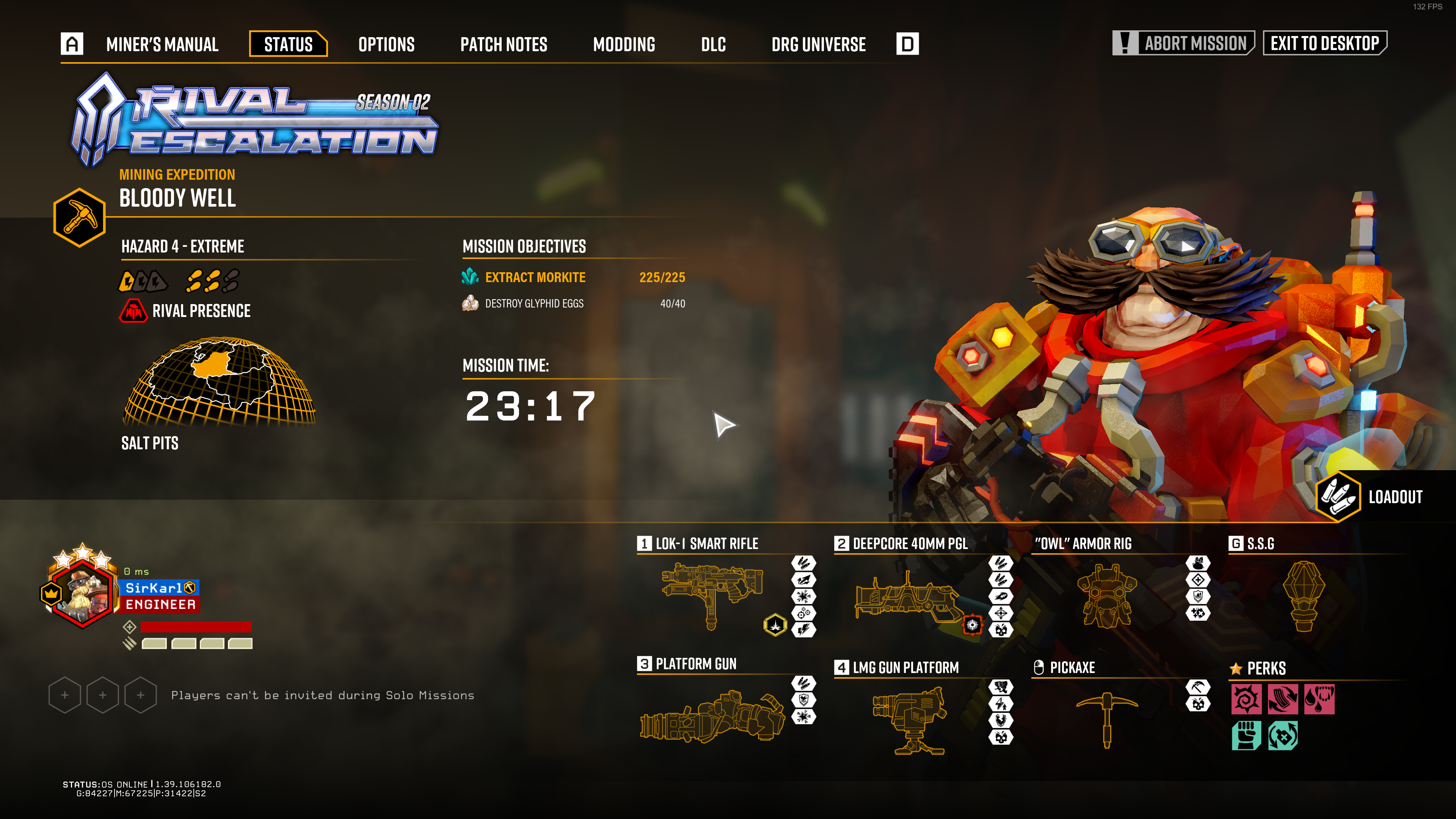Open the Miner's Manual tab
Screen dimensions: 1456x819
pos(162,44)
